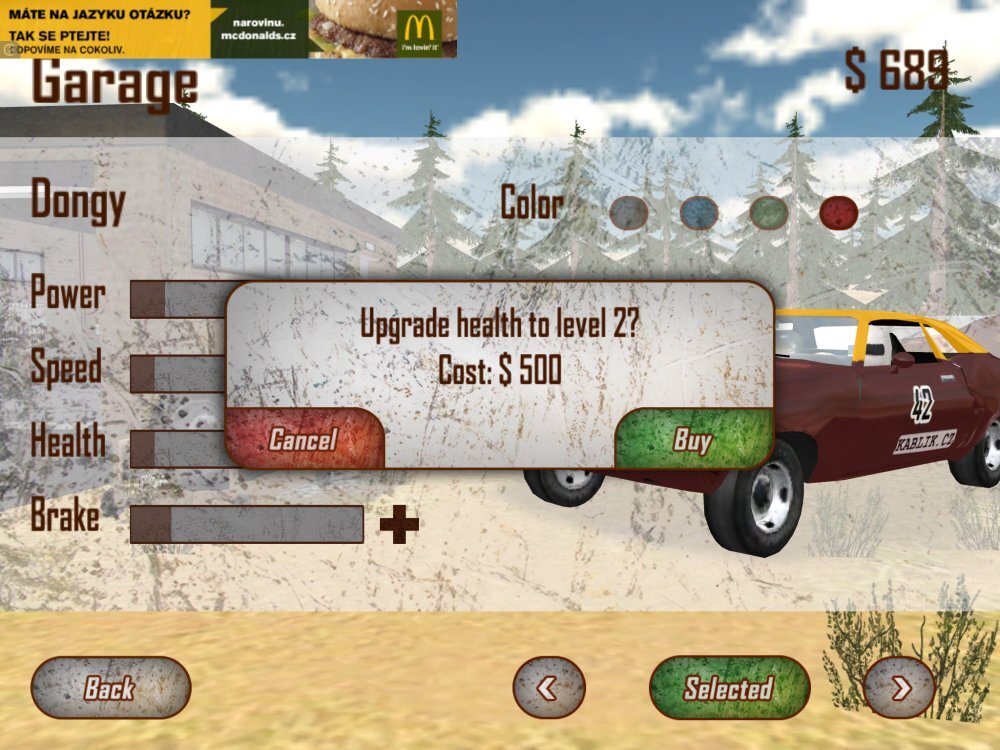This screenshot has height=750, width=1000.
Task: Cancel the health upgrade purchase
Action: click(304, 439)
